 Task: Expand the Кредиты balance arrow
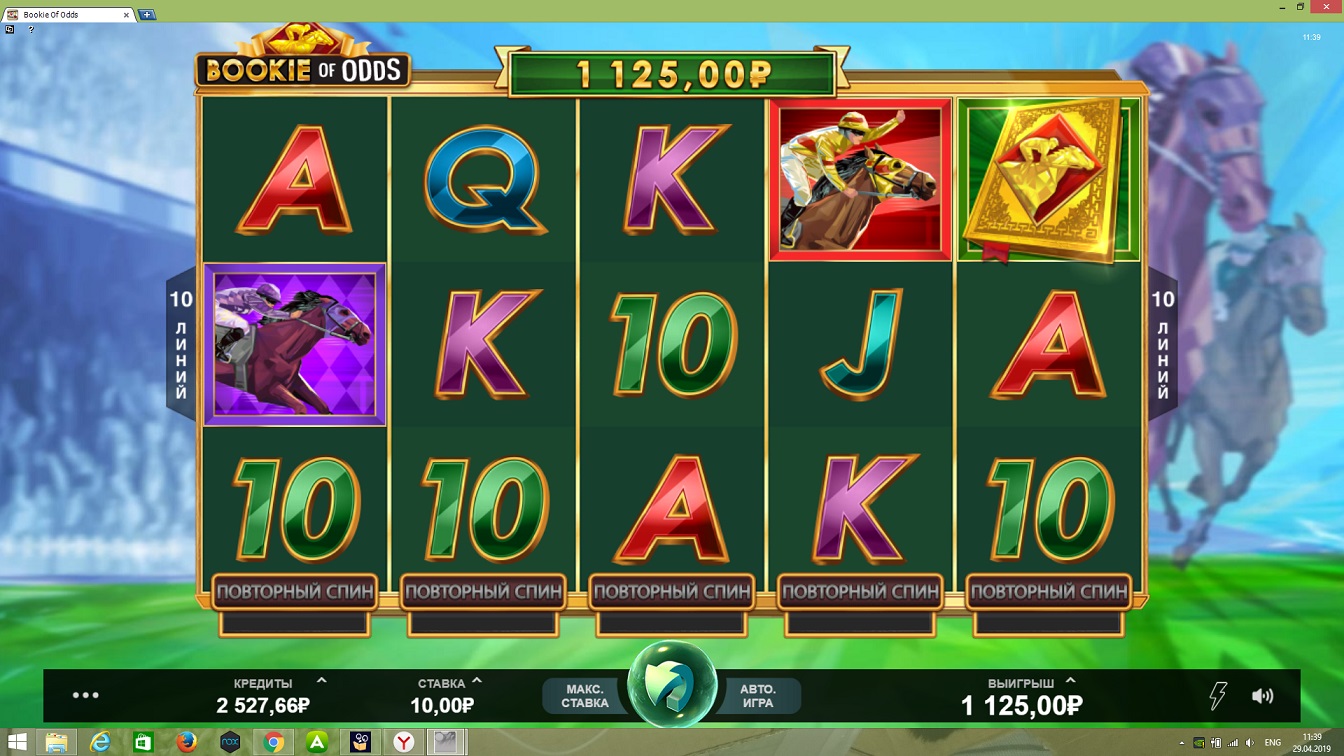click(321, 681)
